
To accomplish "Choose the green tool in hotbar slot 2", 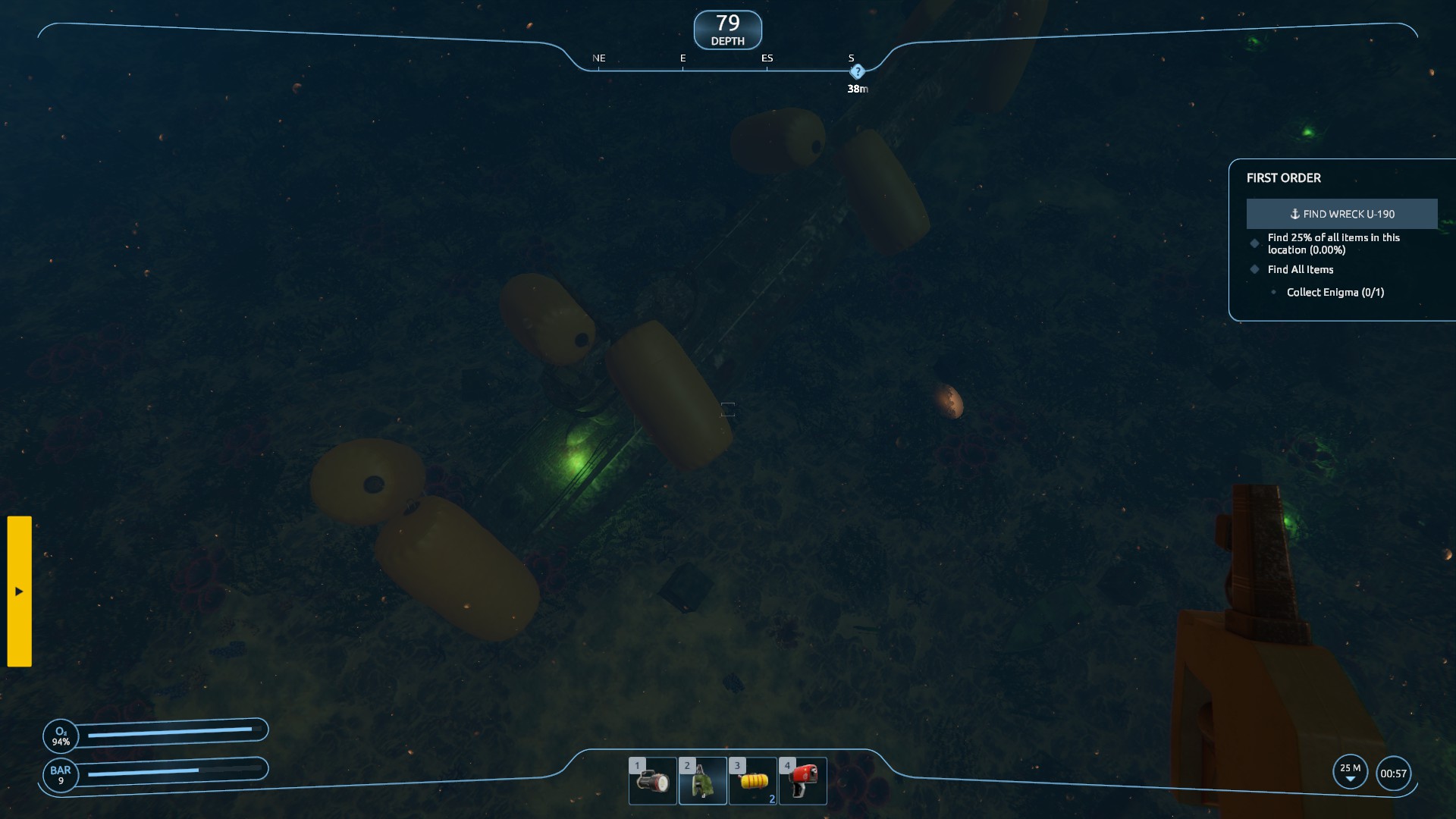I will coord(702,780).
